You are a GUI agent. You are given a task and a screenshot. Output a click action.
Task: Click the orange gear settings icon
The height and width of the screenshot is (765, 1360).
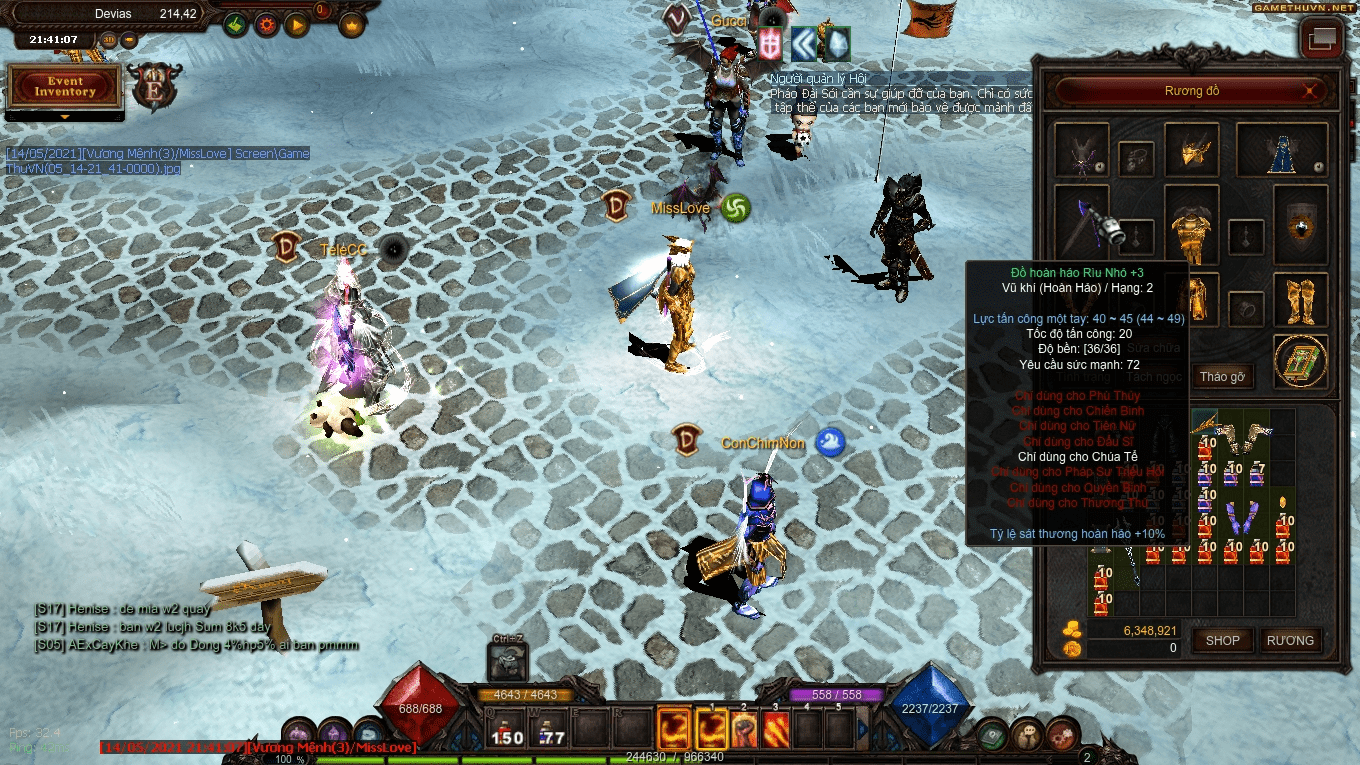click(266, 25)
